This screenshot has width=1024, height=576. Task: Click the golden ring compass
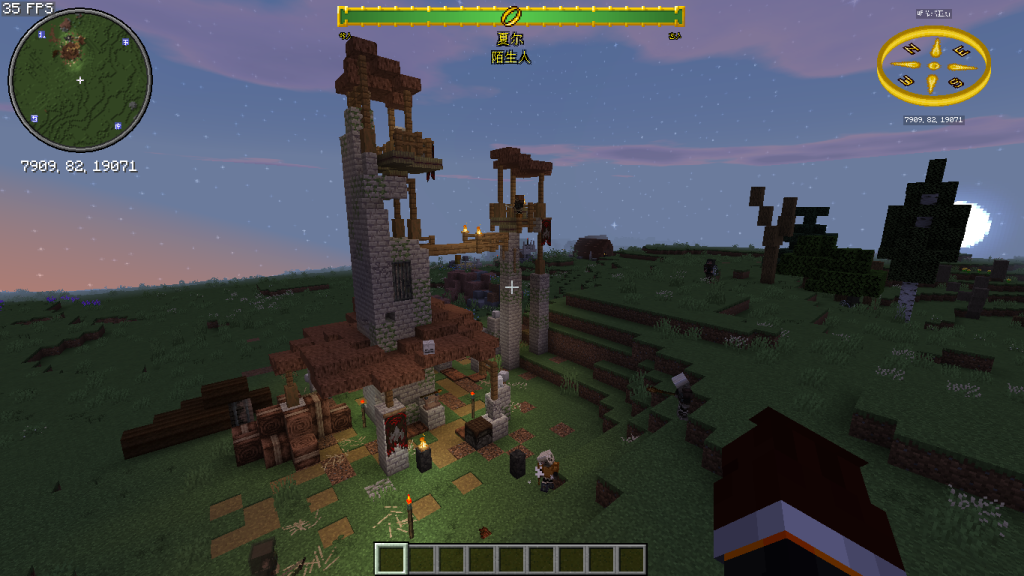(x=934, y=66)
